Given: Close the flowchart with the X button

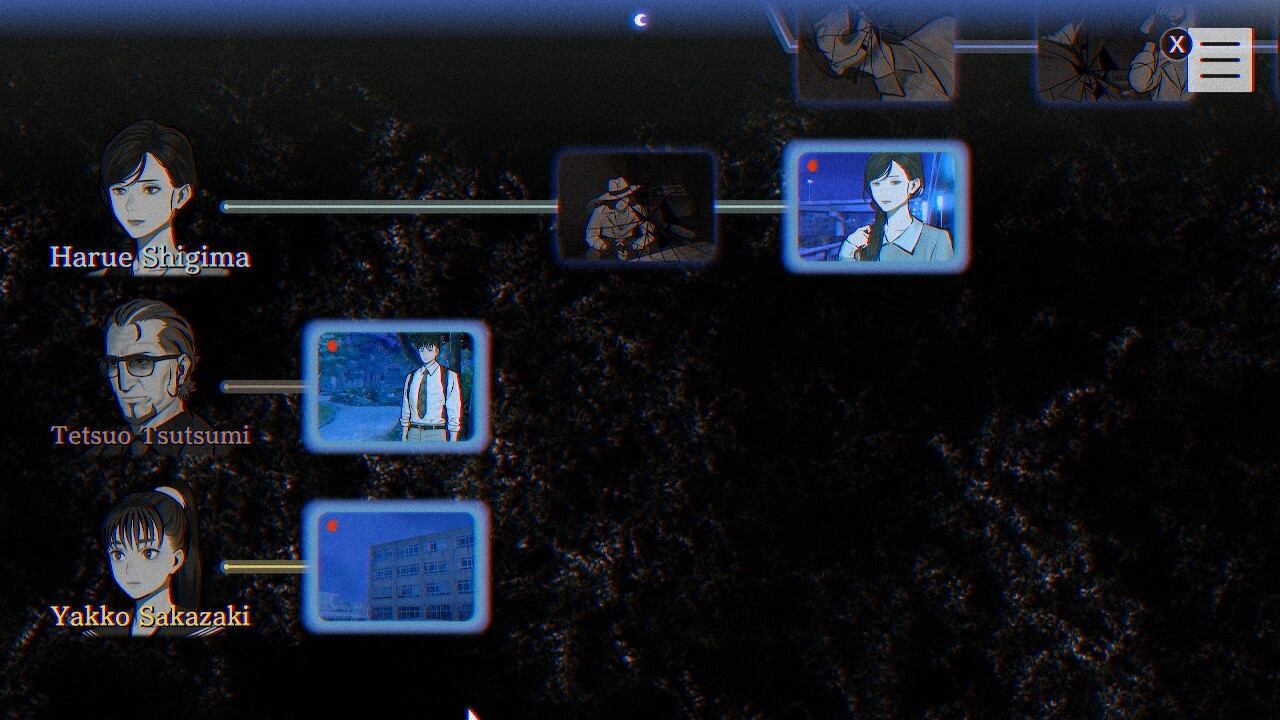Looking at the screenshot, I should pyautogui.click(x=1177, y=43).
